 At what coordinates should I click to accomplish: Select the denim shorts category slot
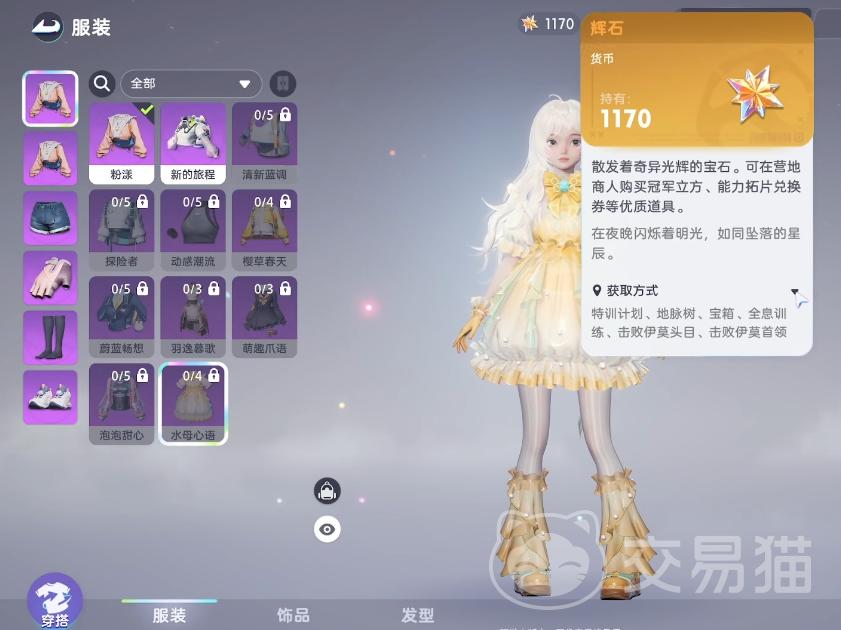coord(50,217)
